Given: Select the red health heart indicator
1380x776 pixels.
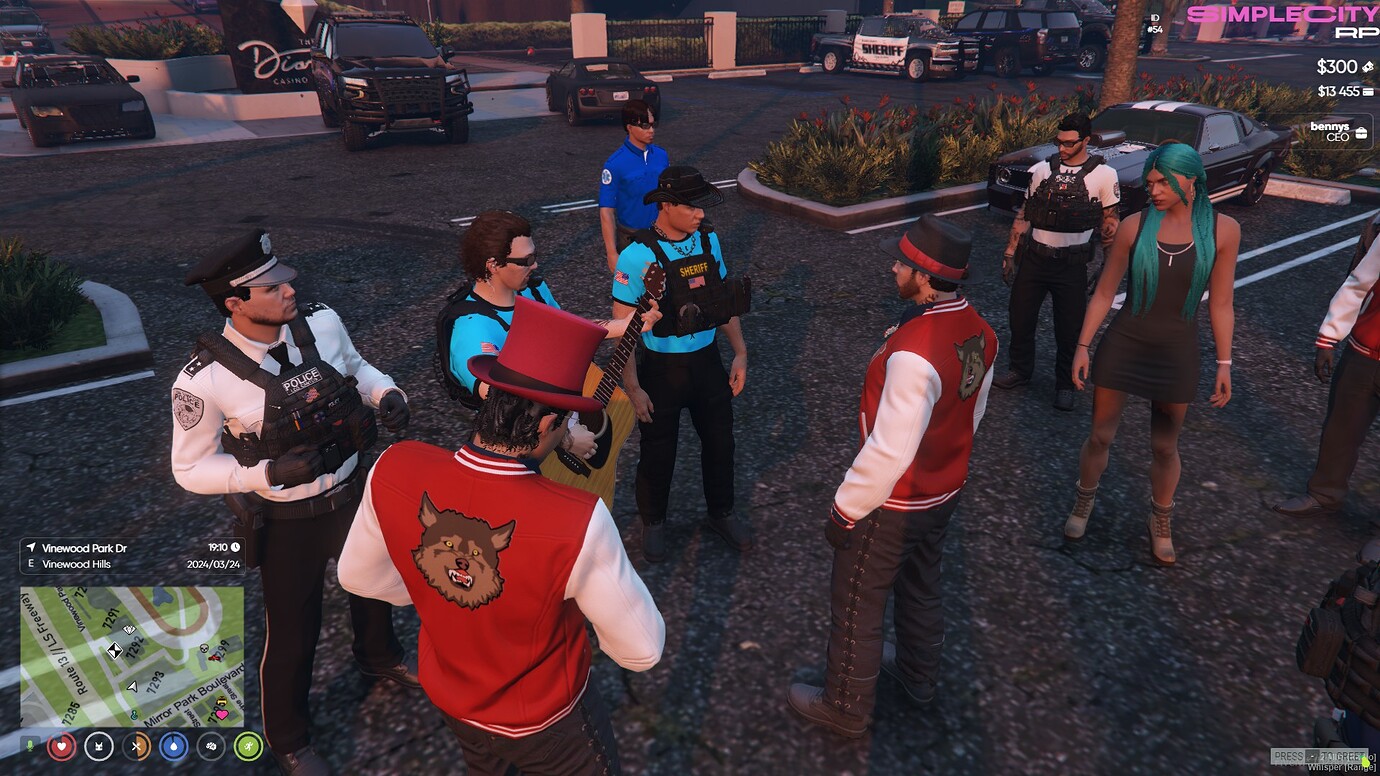Looking at the screenshot, I should point(61,745).
